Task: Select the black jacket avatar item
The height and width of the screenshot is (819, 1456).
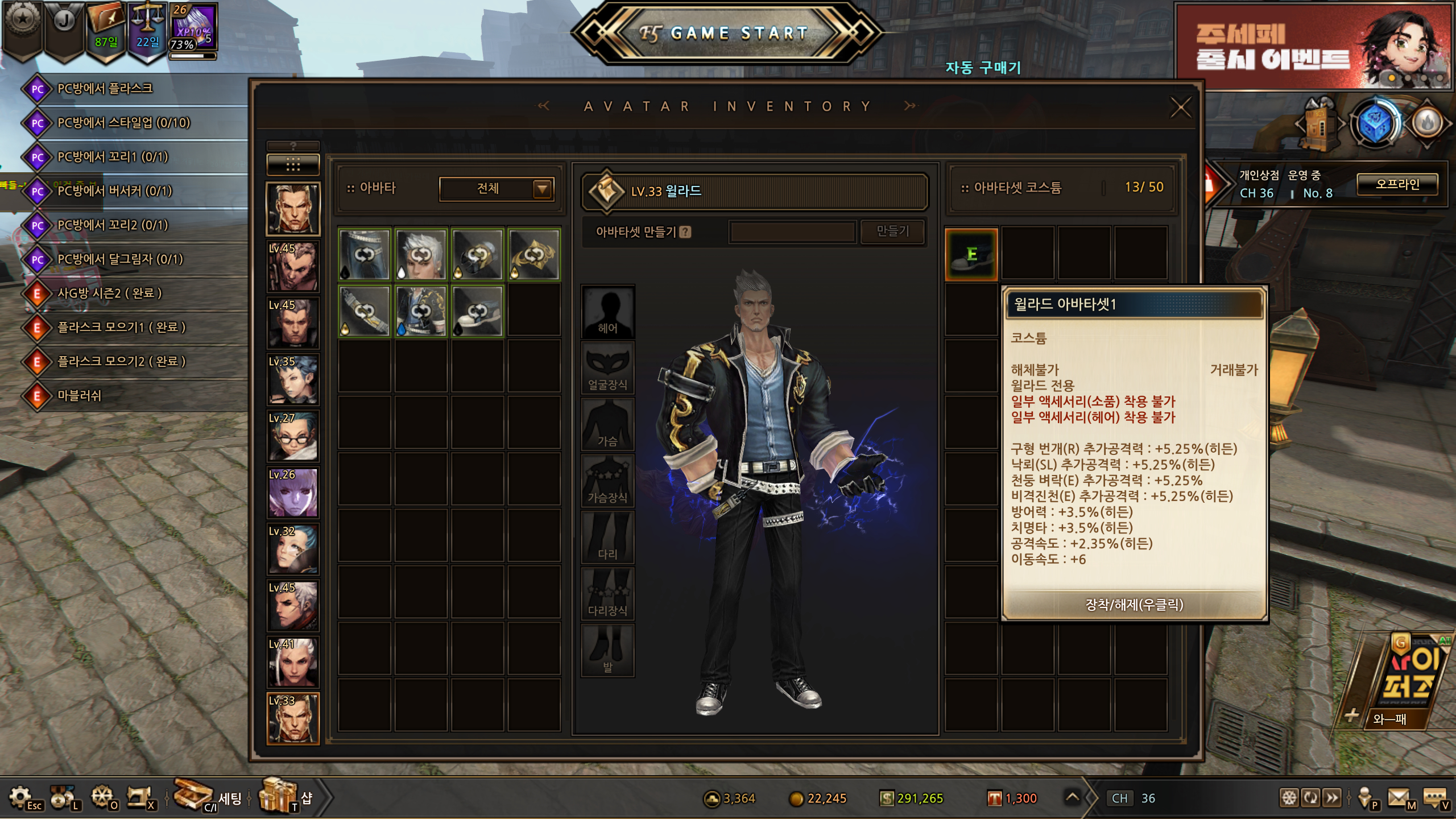Action: click(x=421, y=312)
